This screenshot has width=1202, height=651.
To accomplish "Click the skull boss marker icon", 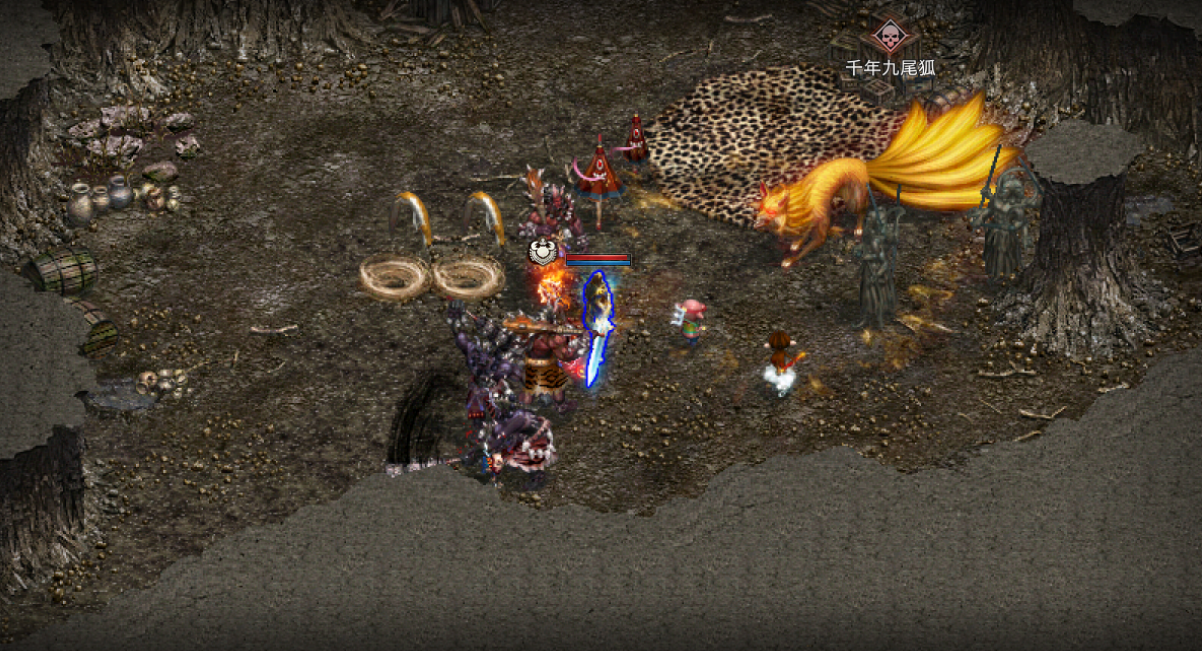I will coord(888,36).
